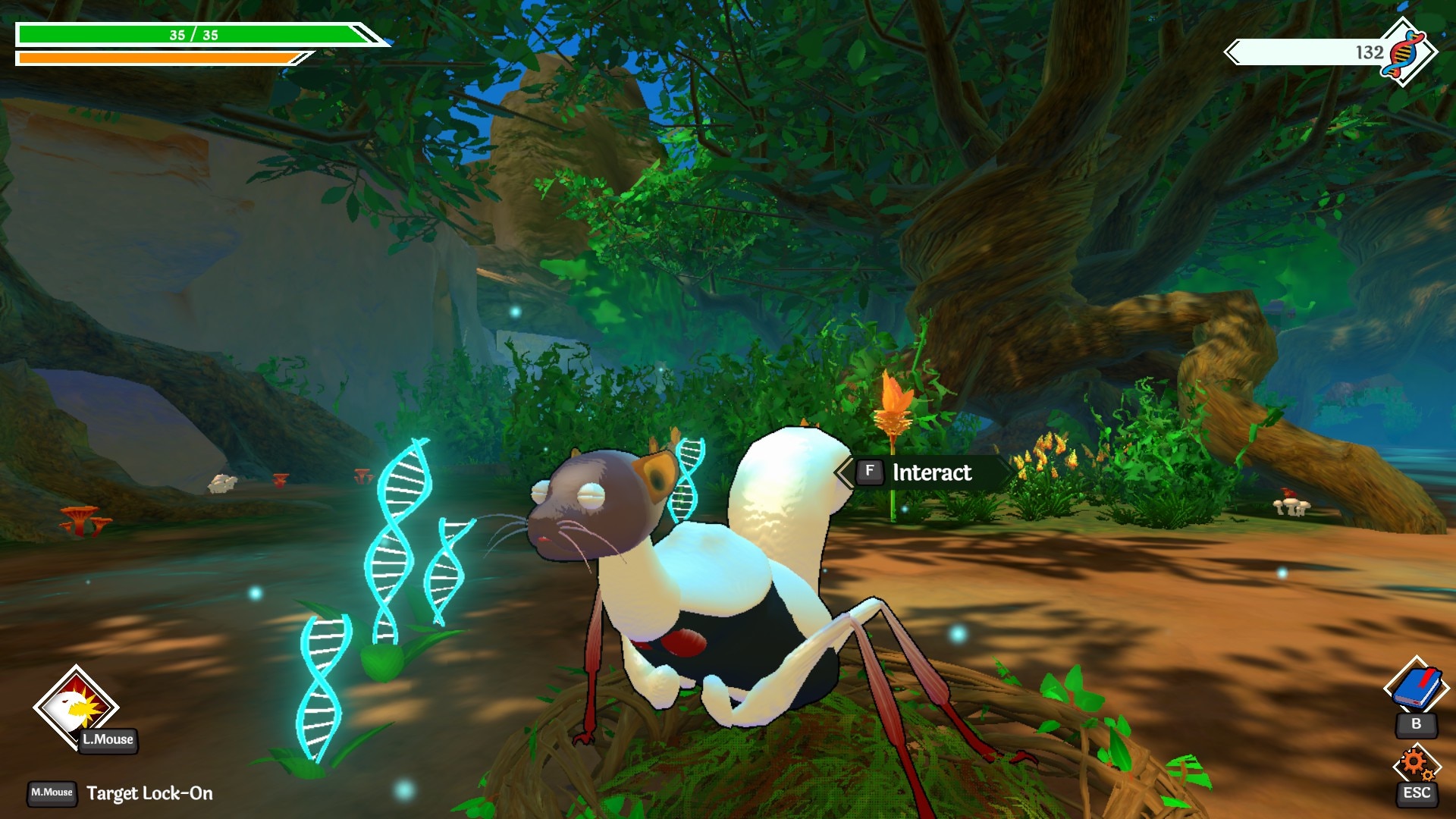Open the gear settings menu
The width and height of the screenshot is (1456, 819).
click(1415, 764)
